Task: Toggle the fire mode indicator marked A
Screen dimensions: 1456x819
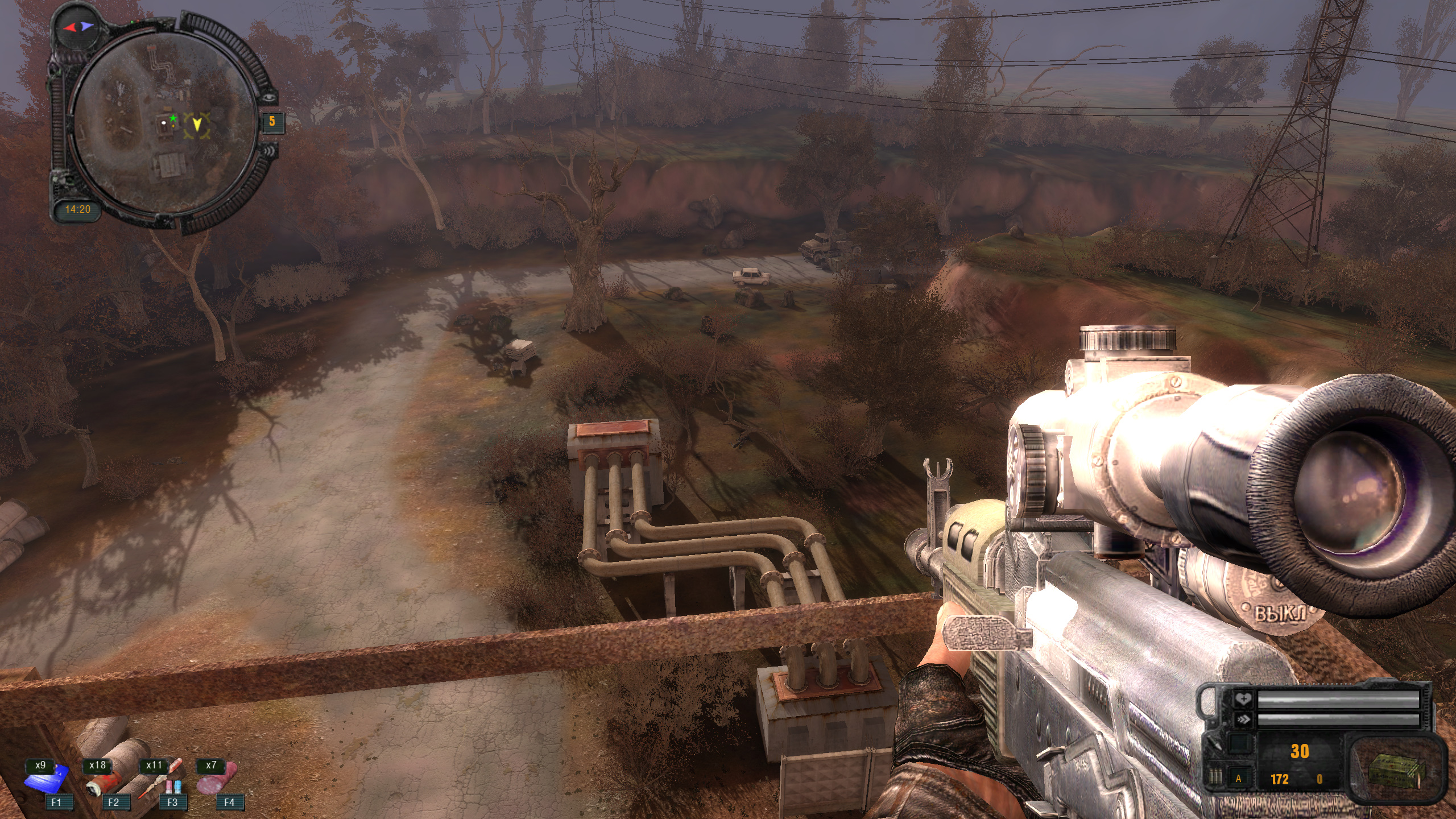Action: point(1238,779)
